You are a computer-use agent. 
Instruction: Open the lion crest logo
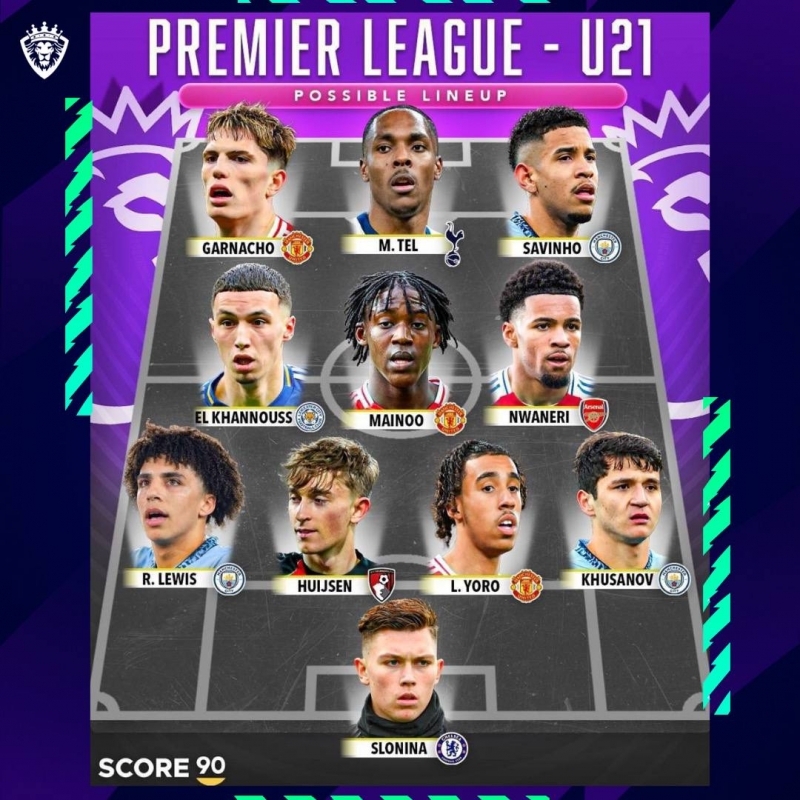coord(44,50)
